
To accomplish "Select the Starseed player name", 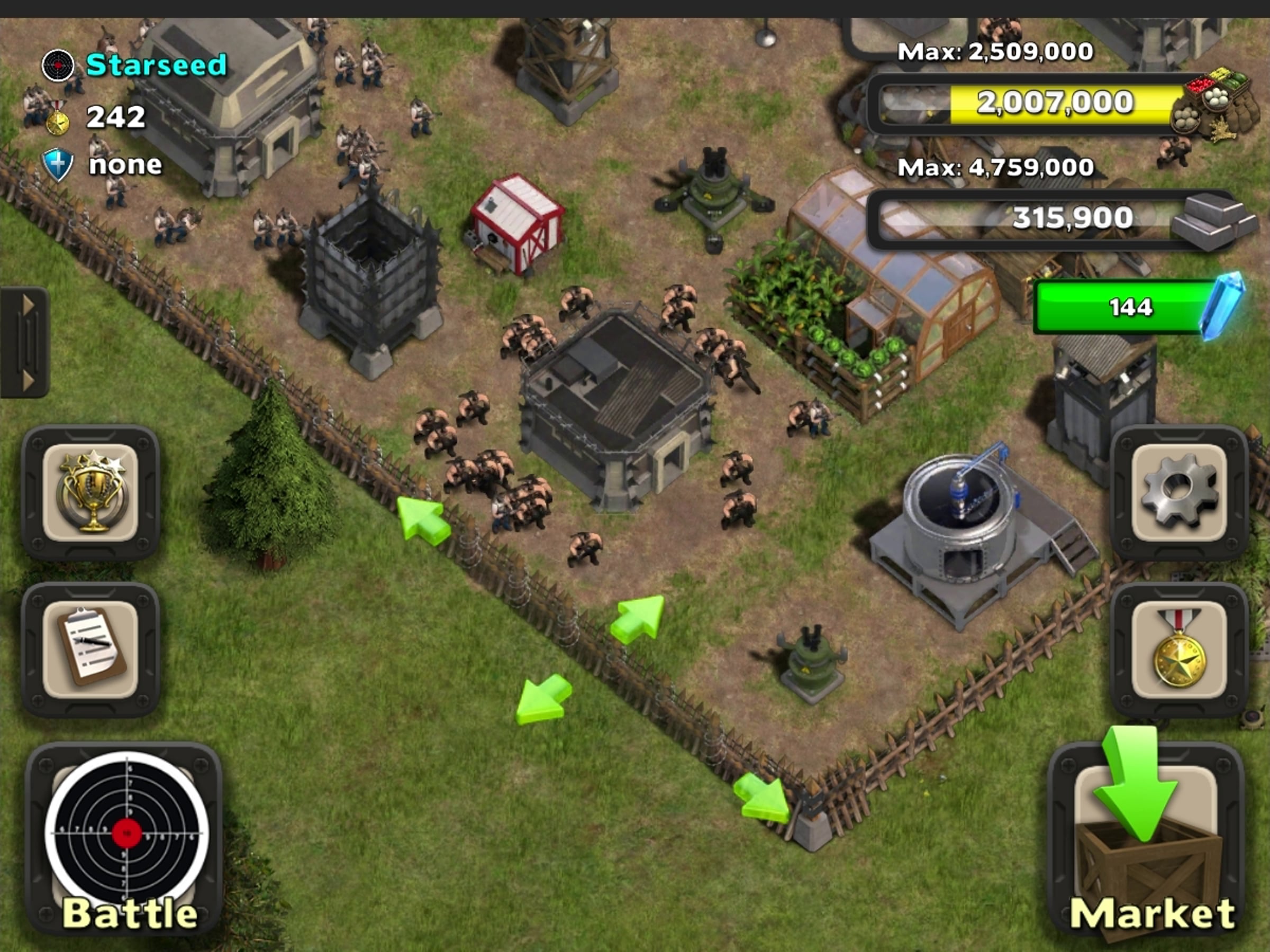I will coord(156,65).
